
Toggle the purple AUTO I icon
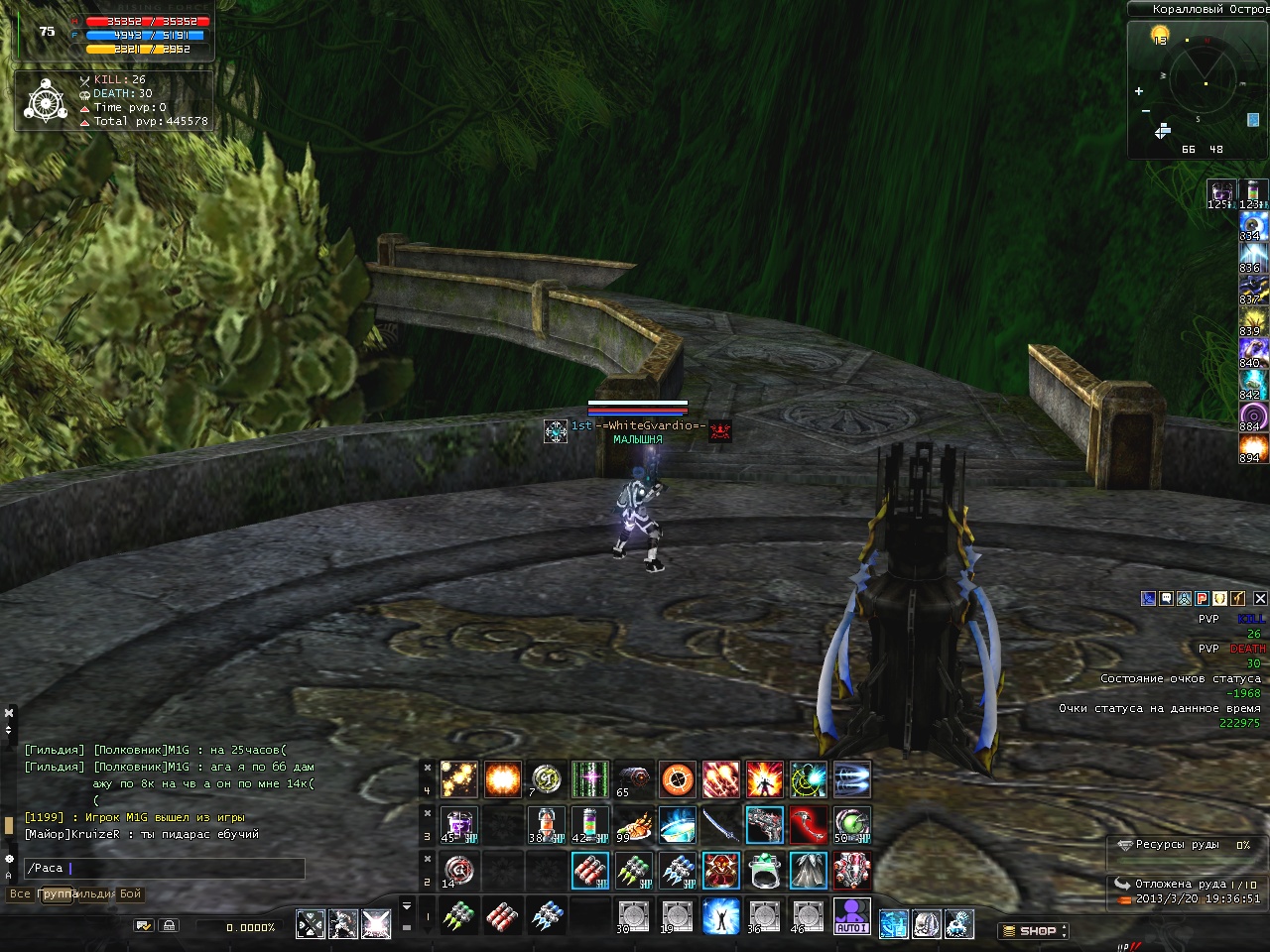(x=852, y=915)
